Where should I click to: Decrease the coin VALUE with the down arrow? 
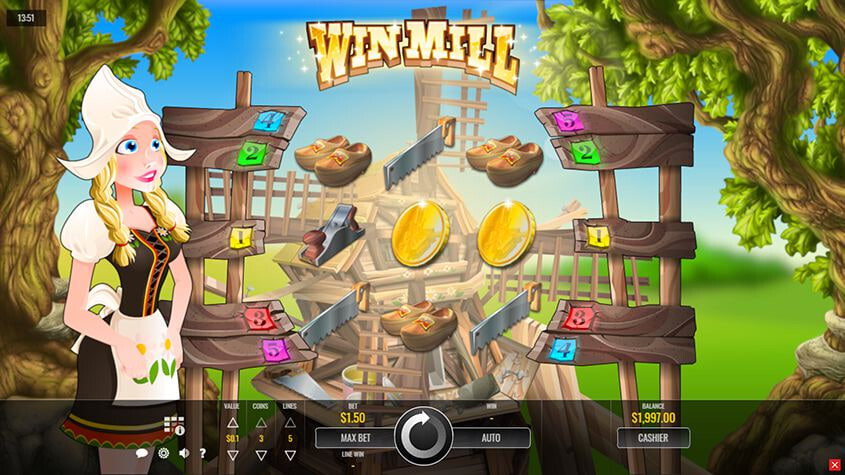point(232,455)
